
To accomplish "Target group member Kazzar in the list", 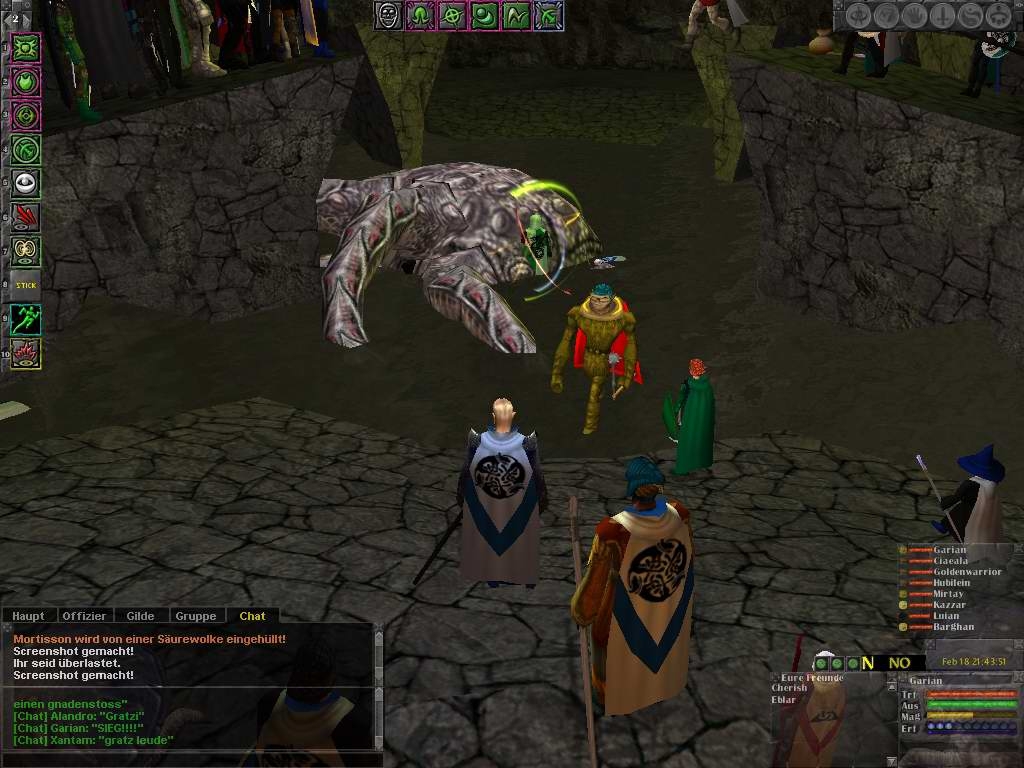I will (x=949, y=605).
